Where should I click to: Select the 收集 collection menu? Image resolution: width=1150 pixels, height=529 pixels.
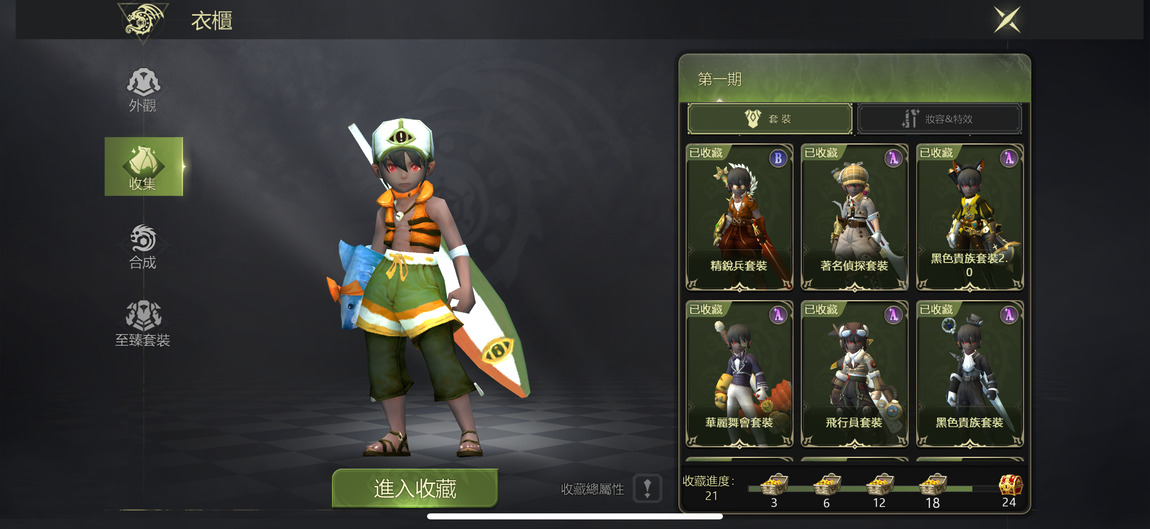[x=143, y=166]
